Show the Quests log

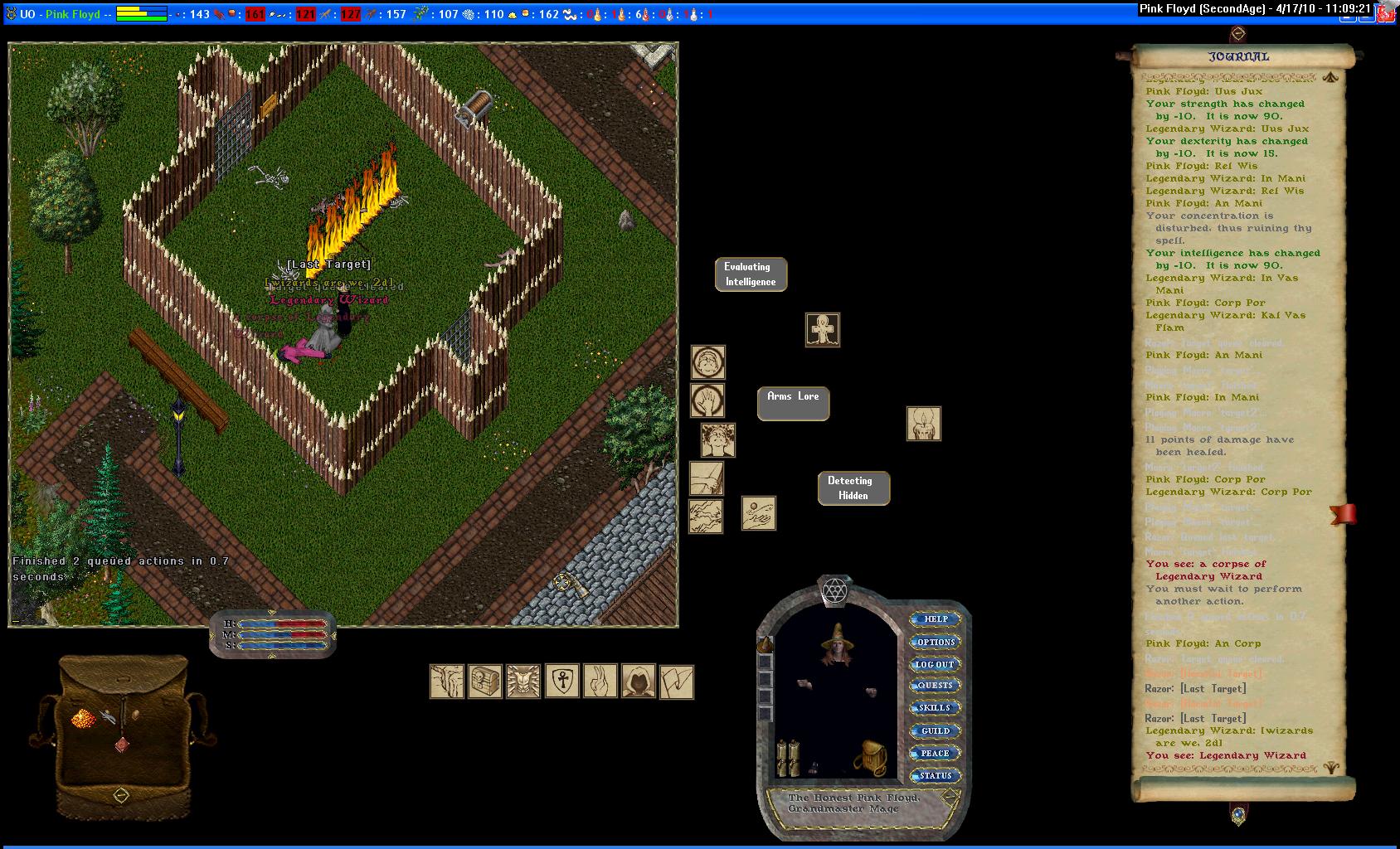[935, 686]
